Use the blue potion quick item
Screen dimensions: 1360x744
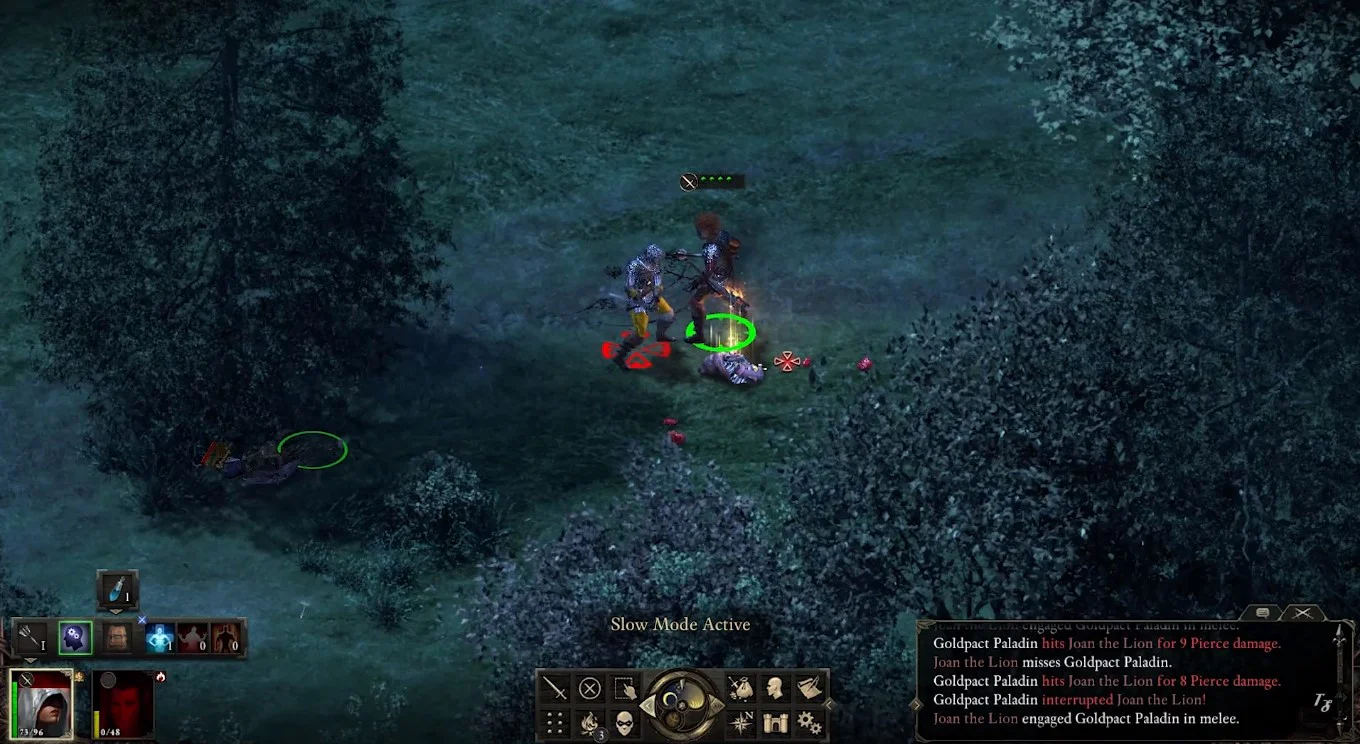point(117,590)
